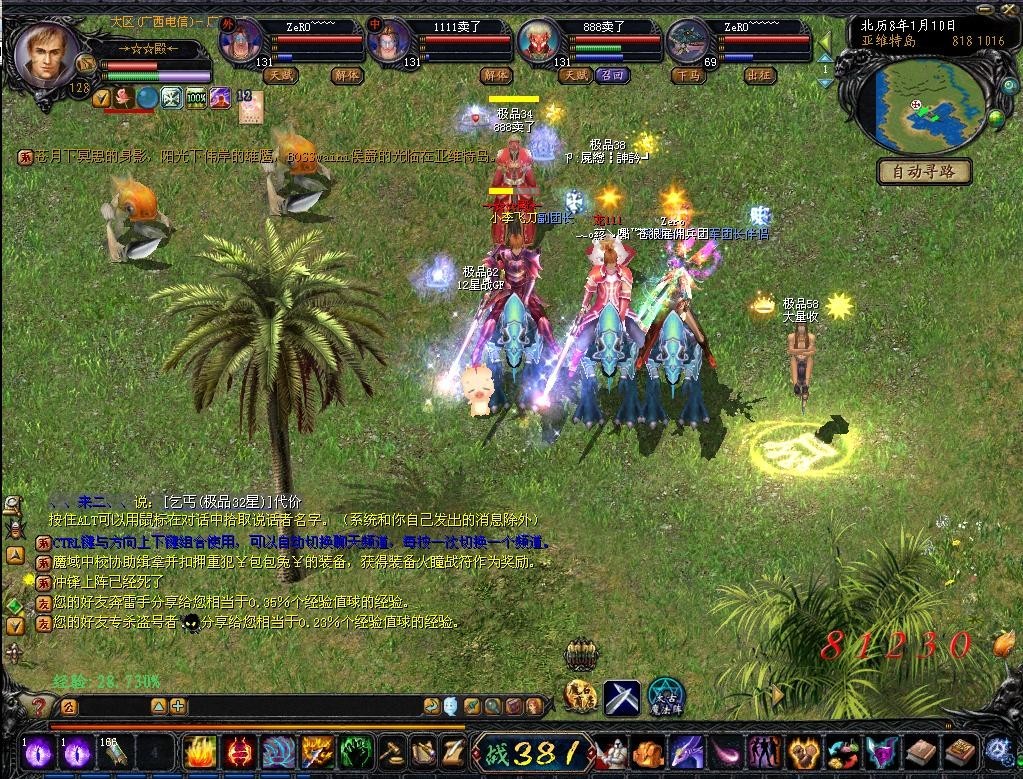This screenshot has width=1023, height=779.
Task: Select the crossed swords attack mode icon
Action: coord(621,696)
